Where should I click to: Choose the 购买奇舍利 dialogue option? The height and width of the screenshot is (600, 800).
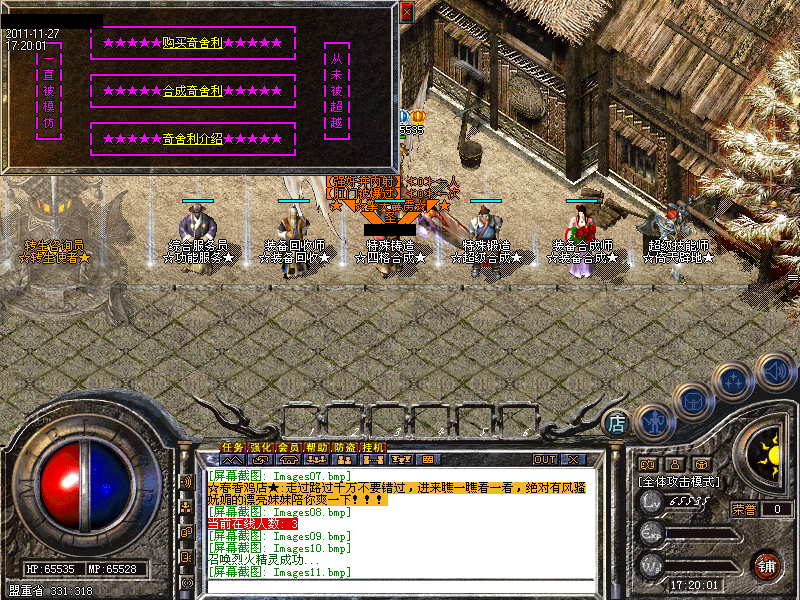[193, 43]
